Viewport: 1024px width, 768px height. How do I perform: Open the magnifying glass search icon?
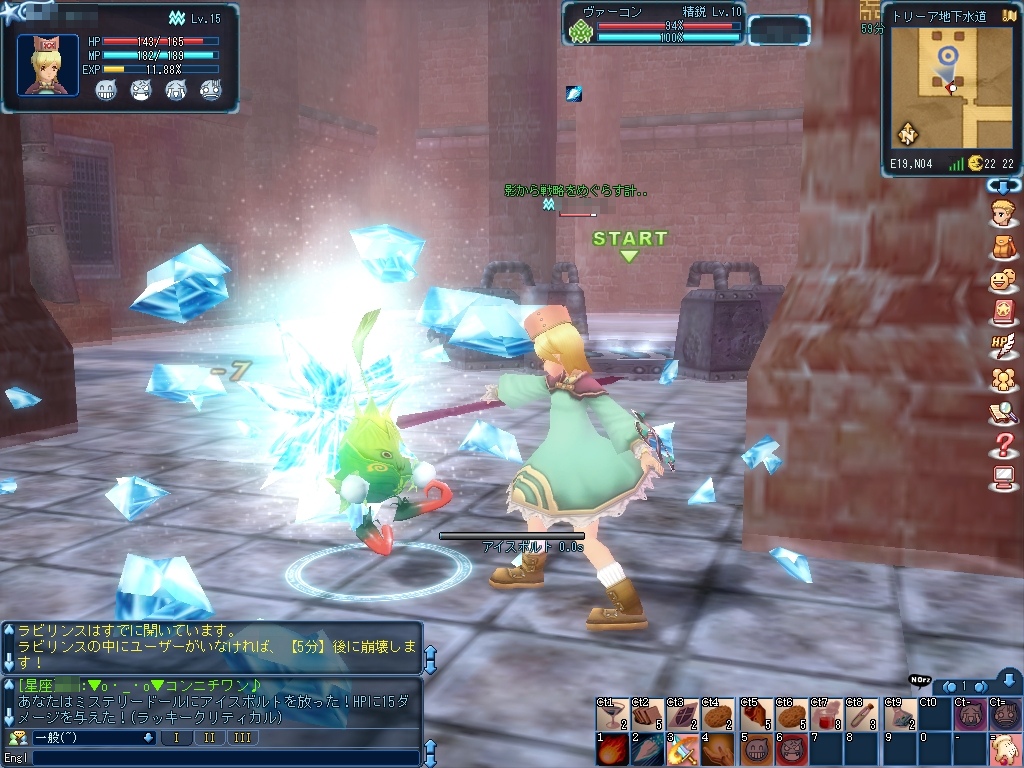1001,412
